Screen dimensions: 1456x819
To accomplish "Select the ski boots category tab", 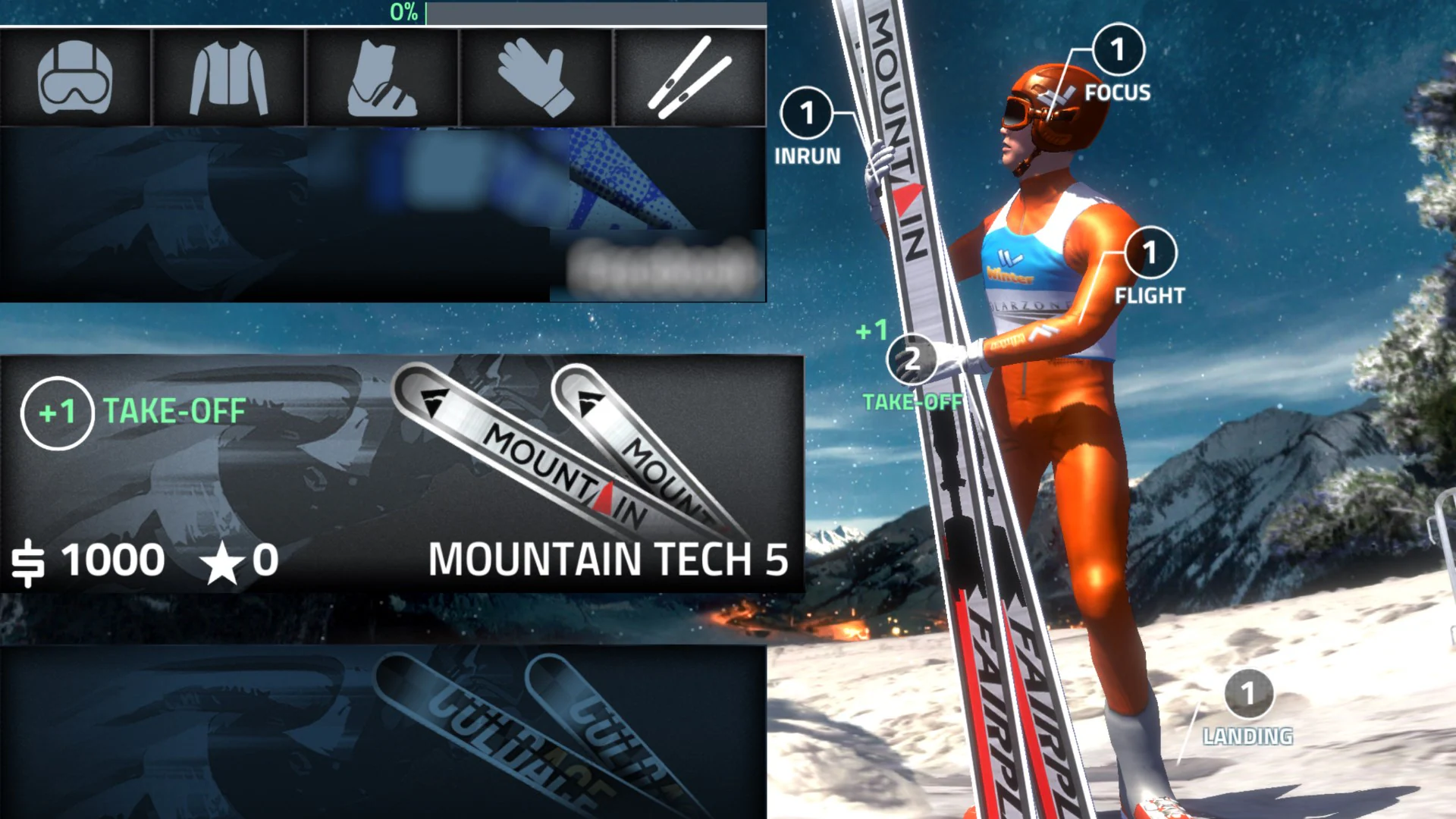I will click(381, 77).
